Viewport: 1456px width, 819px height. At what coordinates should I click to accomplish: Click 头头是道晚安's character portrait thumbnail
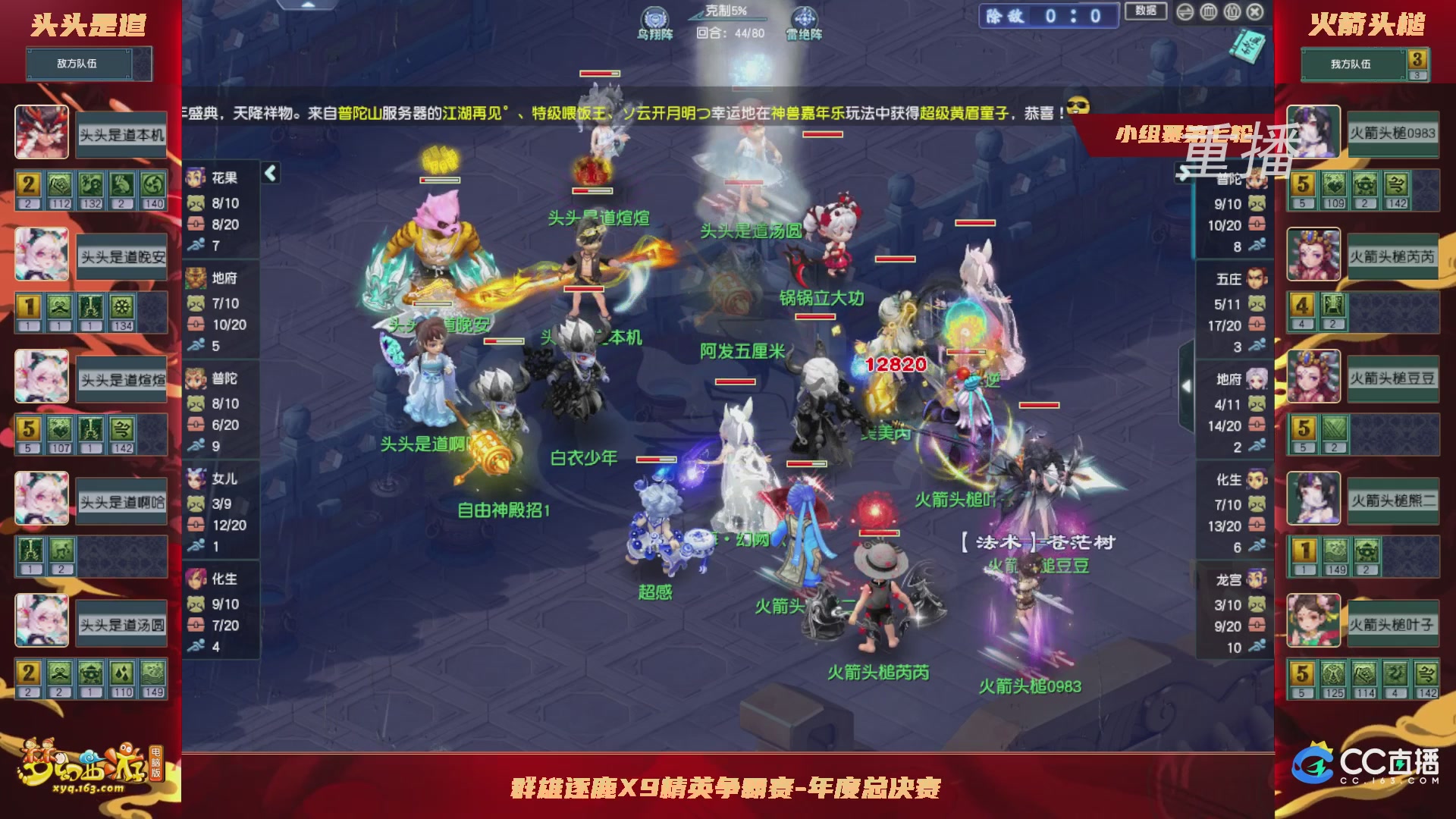(42, 255)
